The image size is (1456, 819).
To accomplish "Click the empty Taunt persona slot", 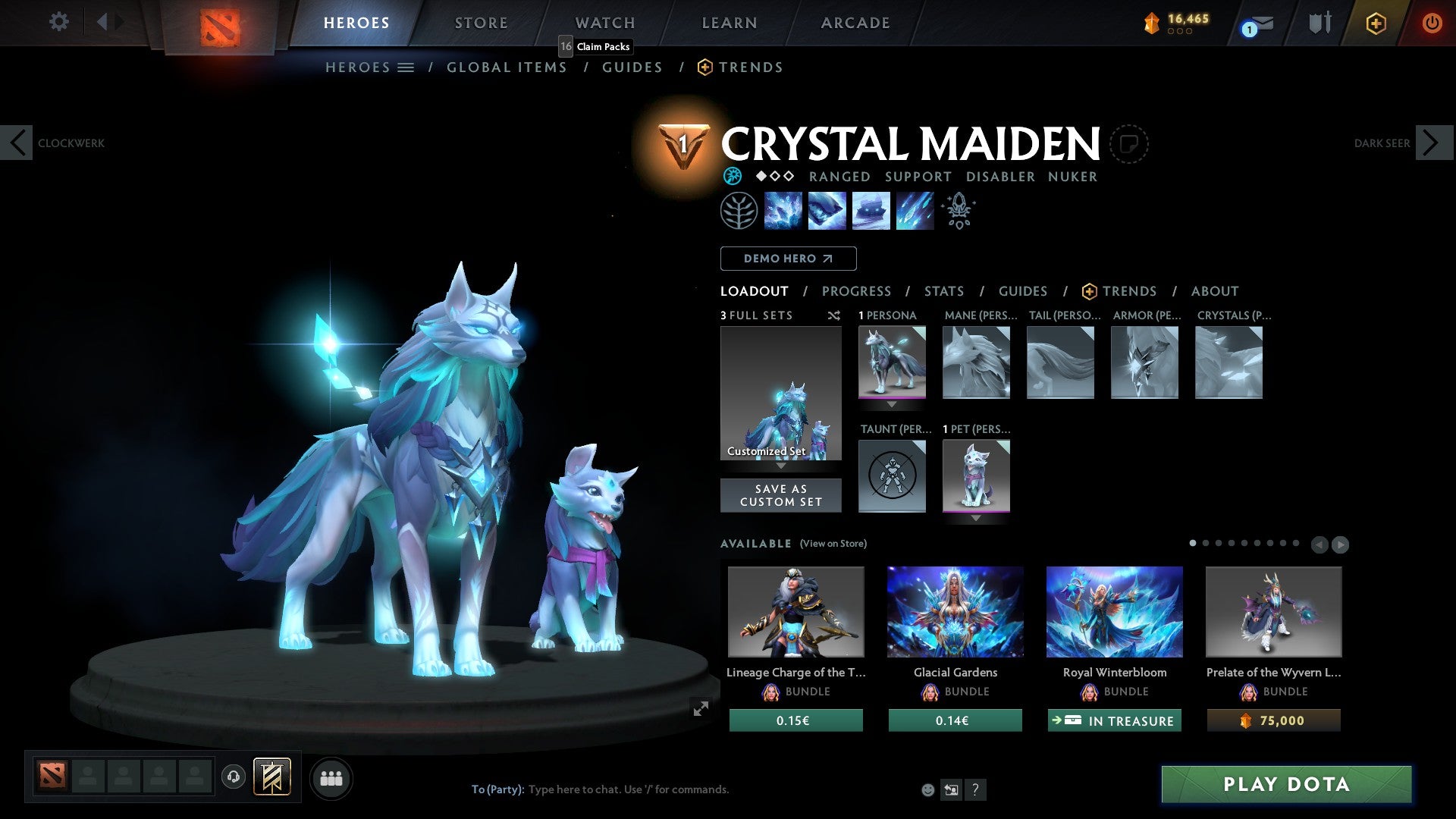I will tap(892, 476).
